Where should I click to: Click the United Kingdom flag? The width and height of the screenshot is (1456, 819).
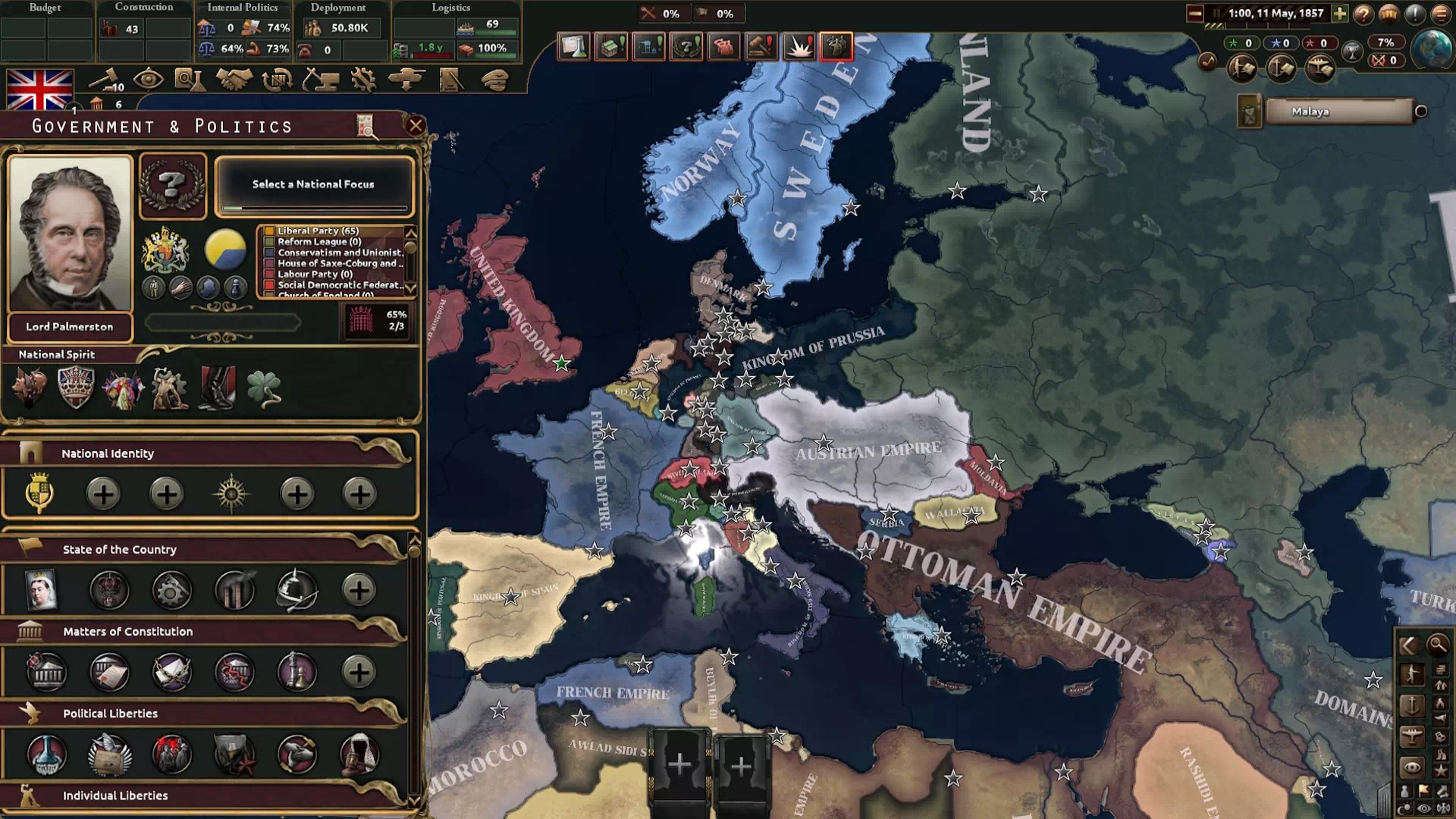39,90
